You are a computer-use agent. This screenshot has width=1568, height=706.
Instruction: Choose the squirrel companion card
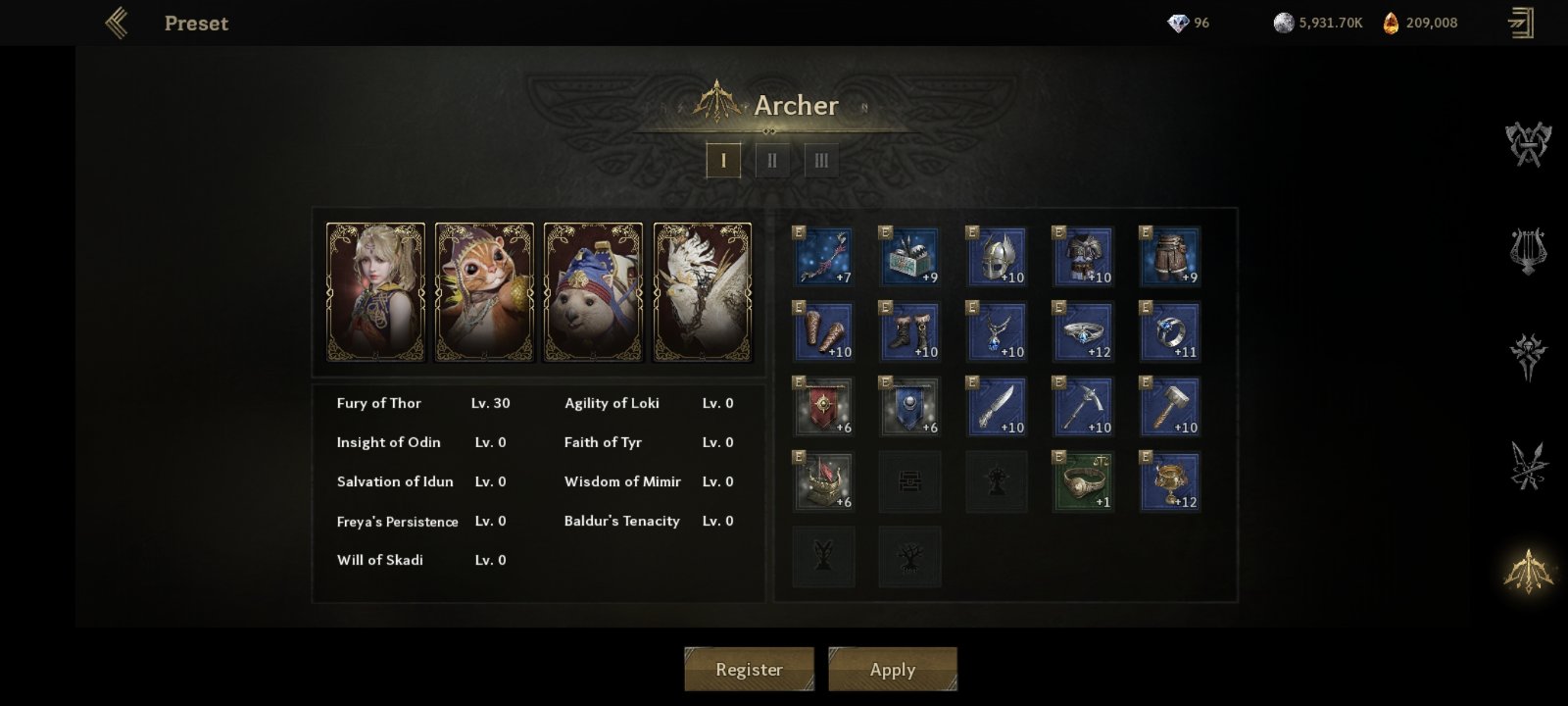point(484,291)
